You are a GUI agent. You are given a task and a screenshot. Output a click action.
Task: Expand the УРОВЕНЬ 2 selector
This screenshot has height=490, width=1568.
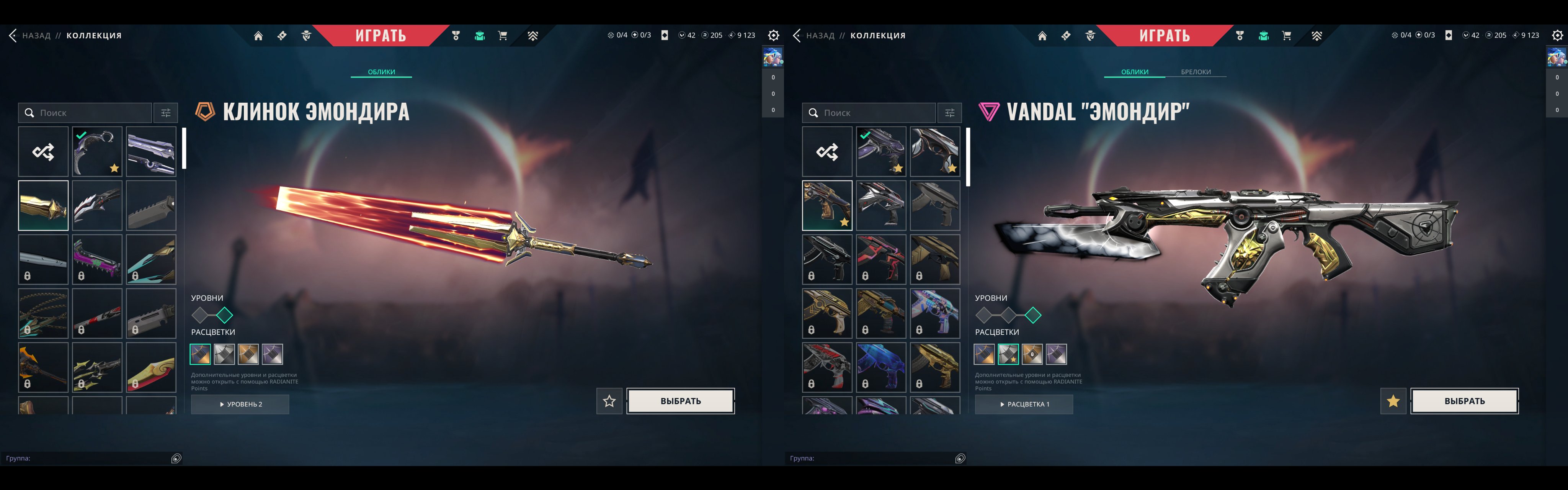[x=240, y=404]
